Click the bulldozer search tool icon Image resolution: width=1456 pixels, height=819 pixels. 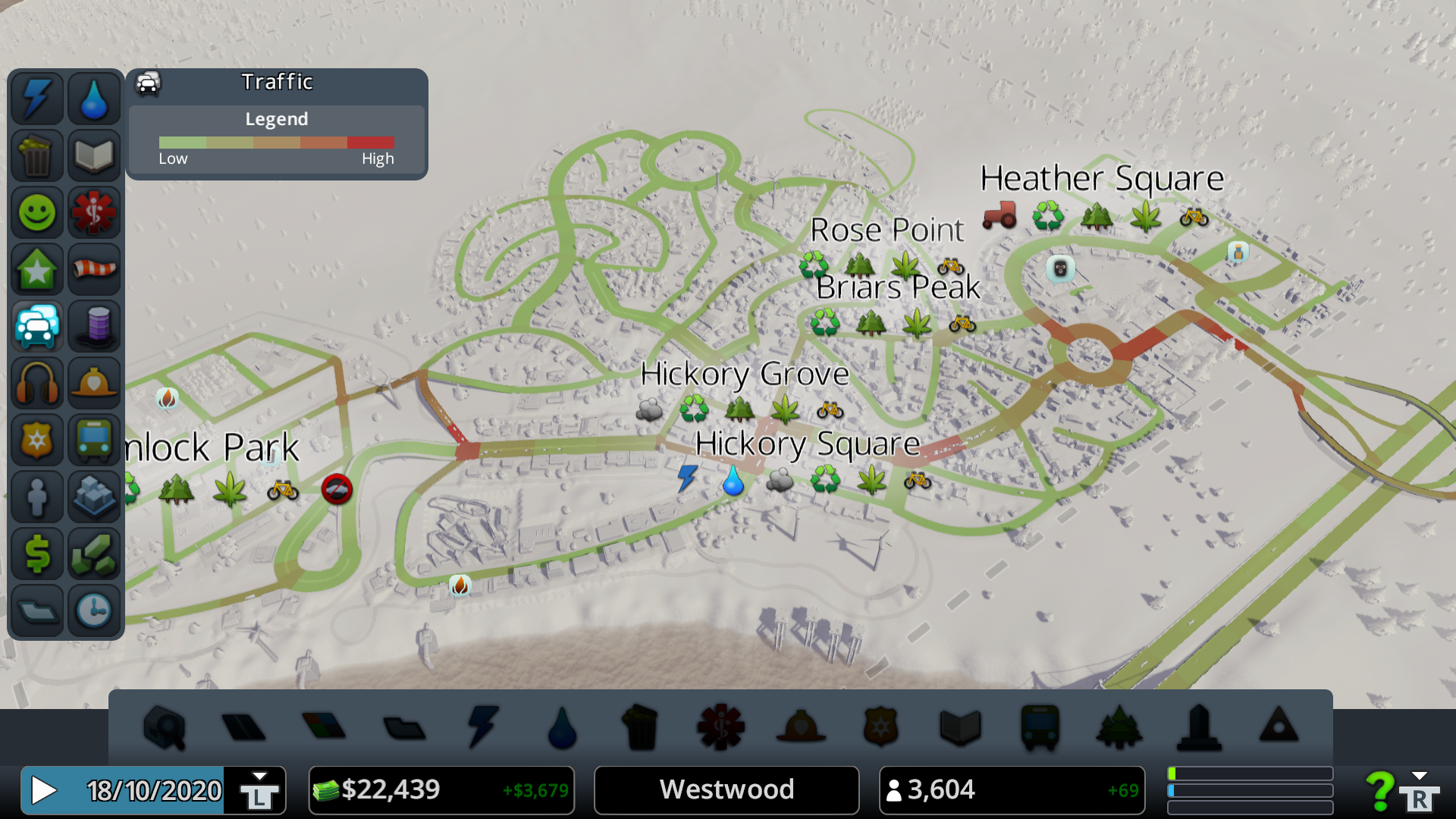tap(164, 727)
